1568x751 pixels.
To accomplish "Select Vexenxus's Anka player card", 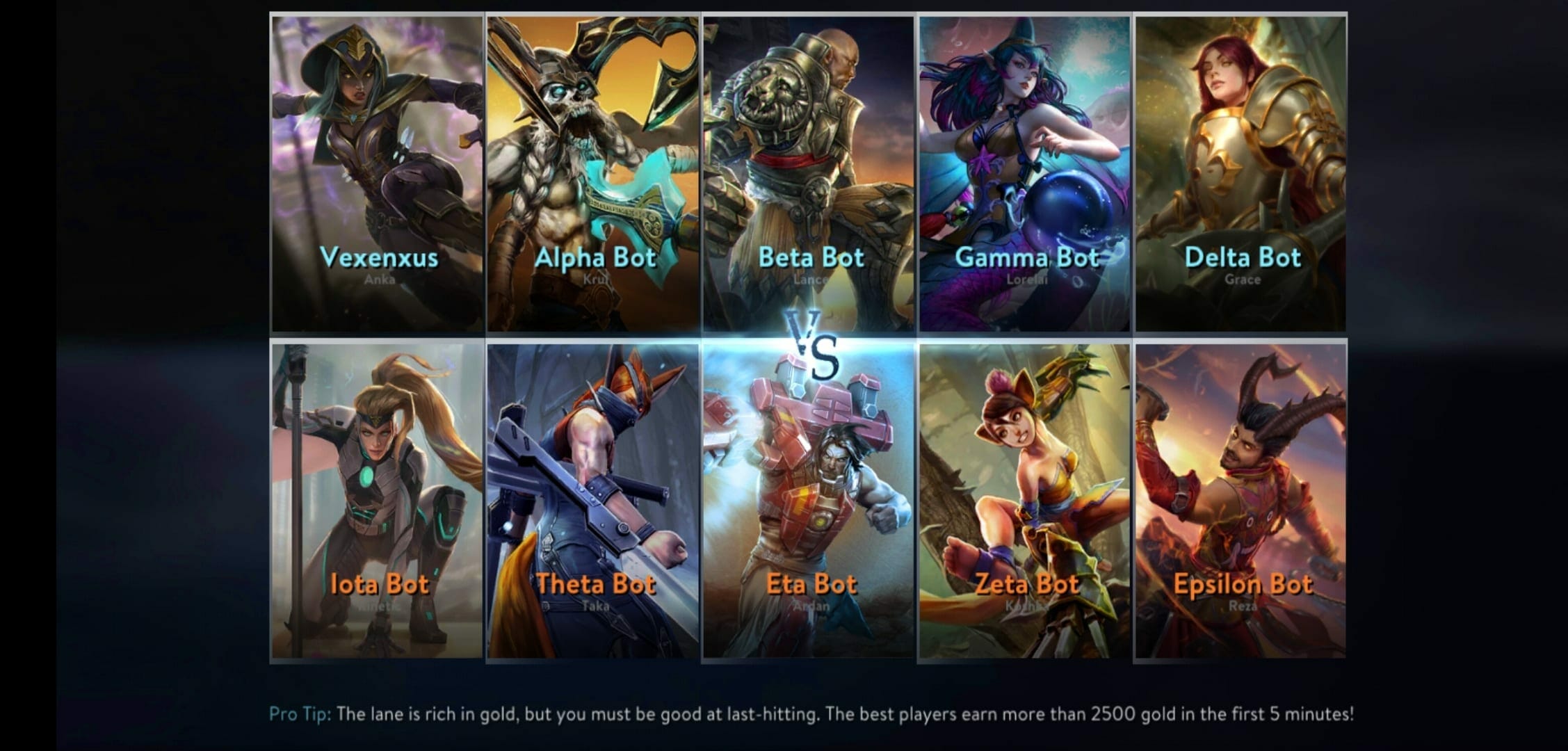I will point(377,174).
